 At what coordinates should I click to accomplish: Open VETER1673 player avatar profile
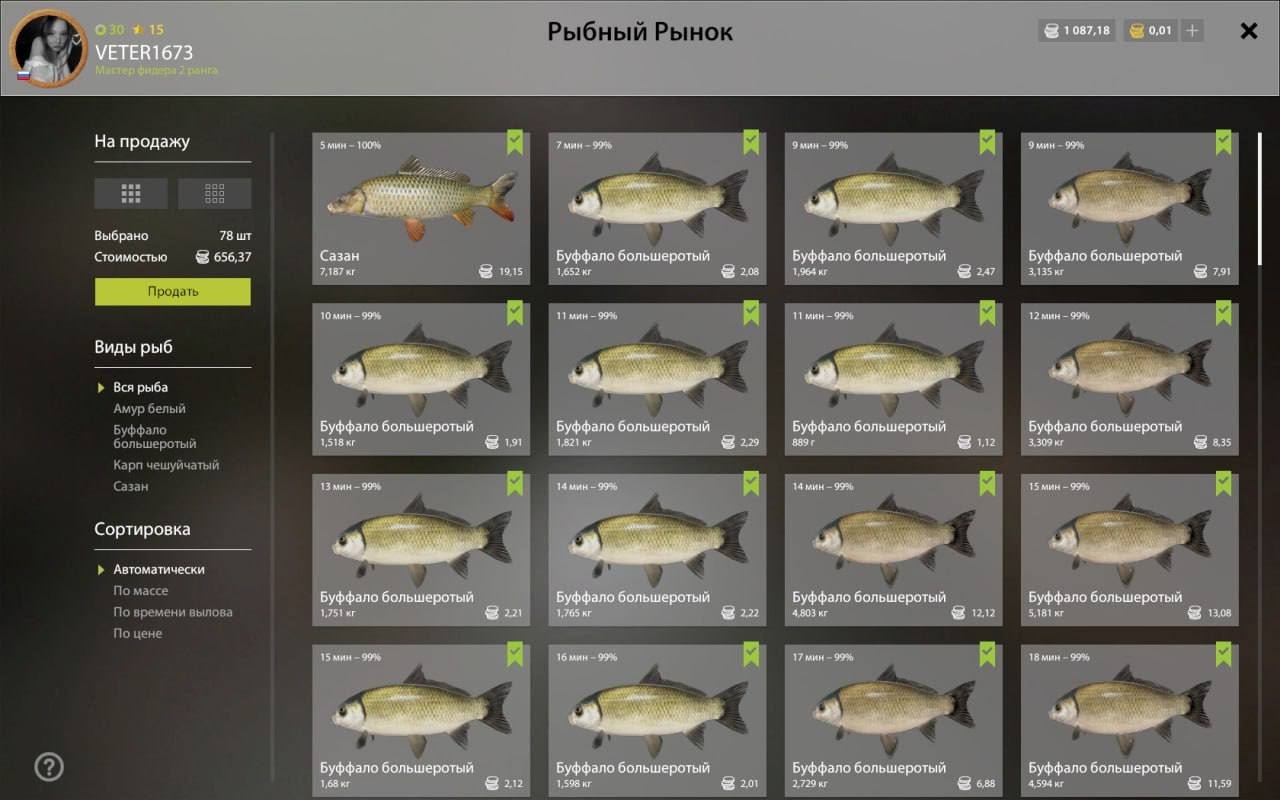pyautogui.click(x=47, y=48)
